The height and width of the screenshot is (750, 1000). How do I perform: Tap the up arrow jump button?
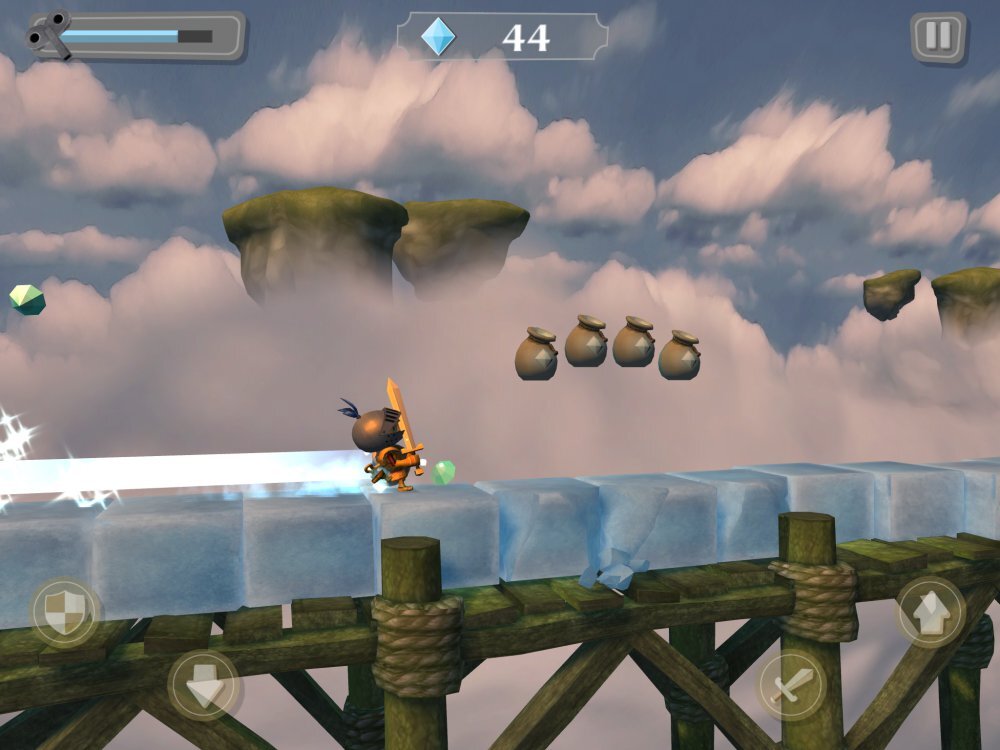pos(929,612)
